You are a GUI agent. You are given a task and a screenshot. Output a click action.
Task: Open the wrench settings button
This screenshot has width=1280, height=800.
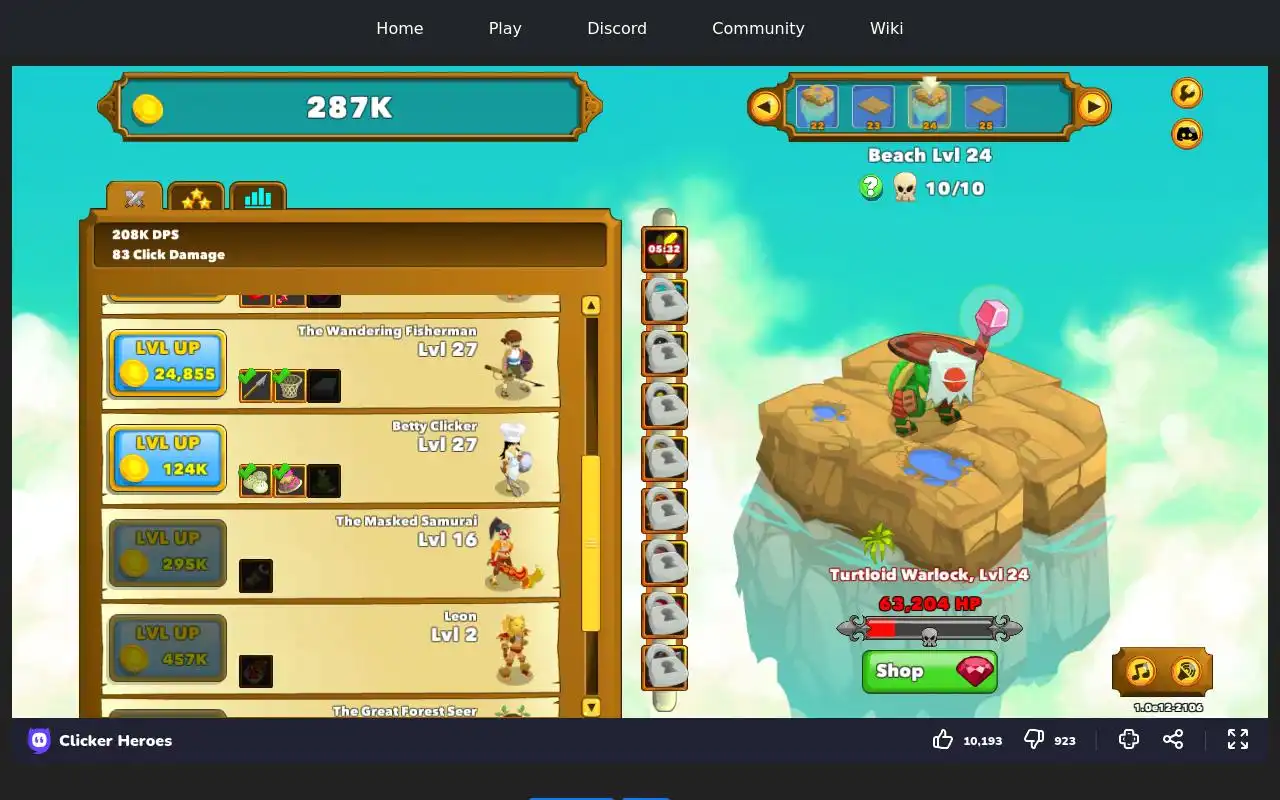click(x=1187, y=93)
